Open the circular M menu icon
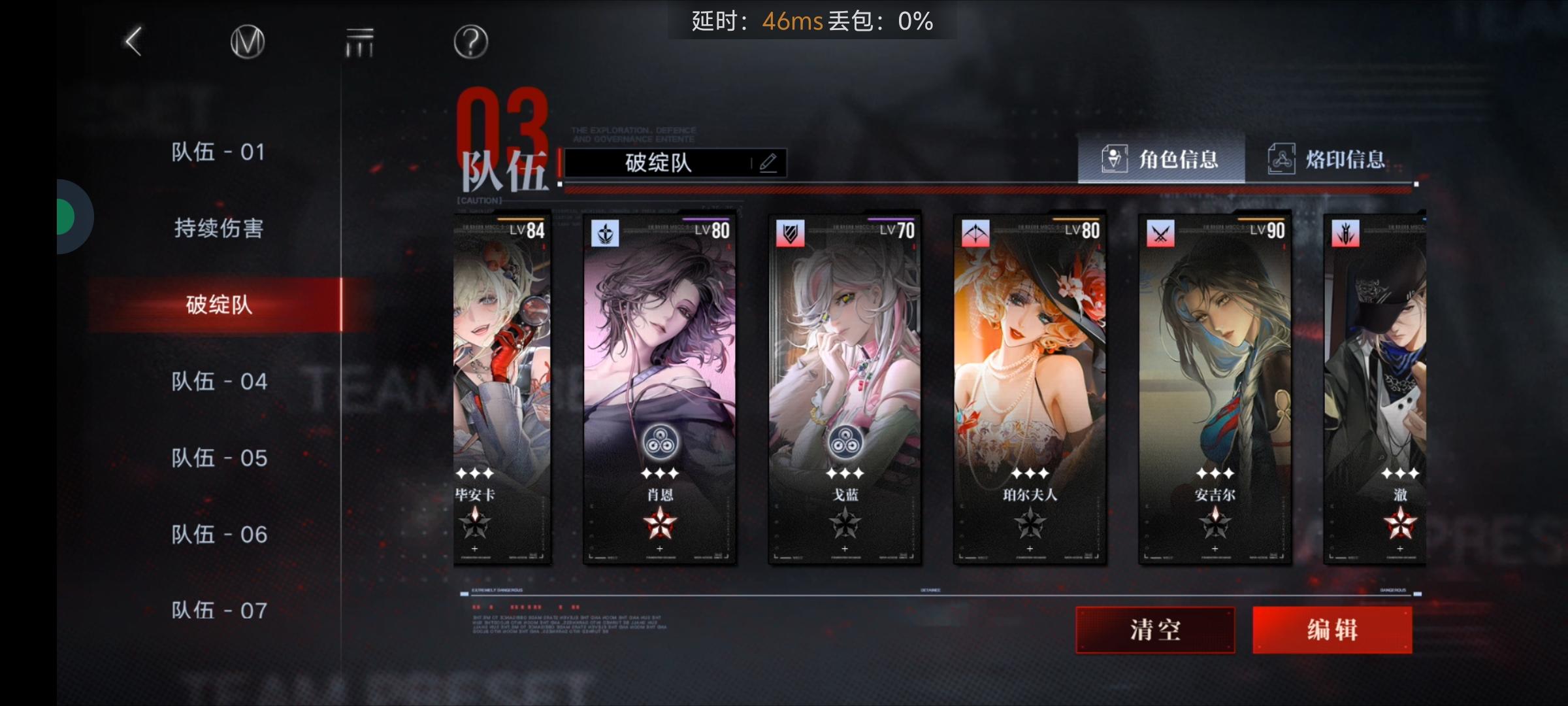Screen dimensions: 1568x706 [247, 41]
